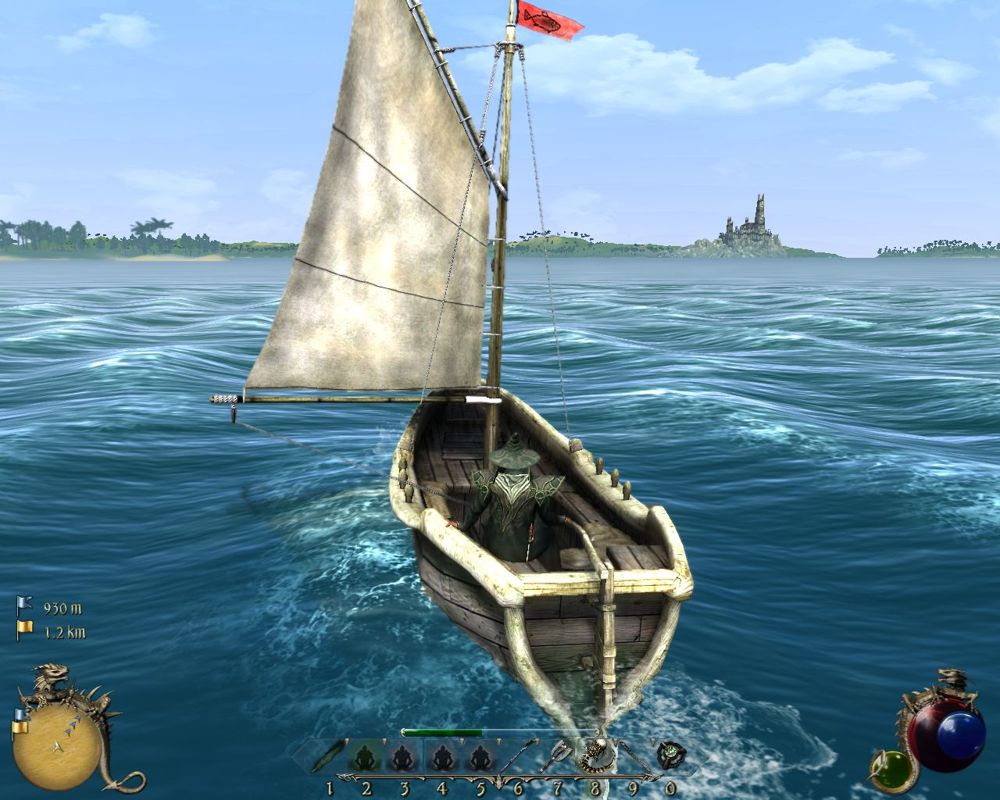This screenshot has height=800, width=1000.
Task: Select the green feather item in slot 1
Action: point(328,757)
